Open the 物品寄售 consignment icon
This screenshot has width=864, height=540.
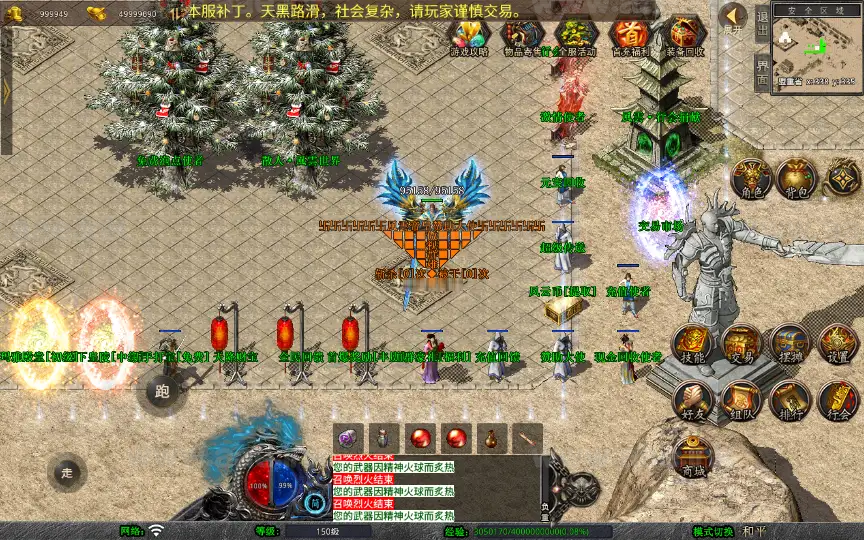[522, 37]
